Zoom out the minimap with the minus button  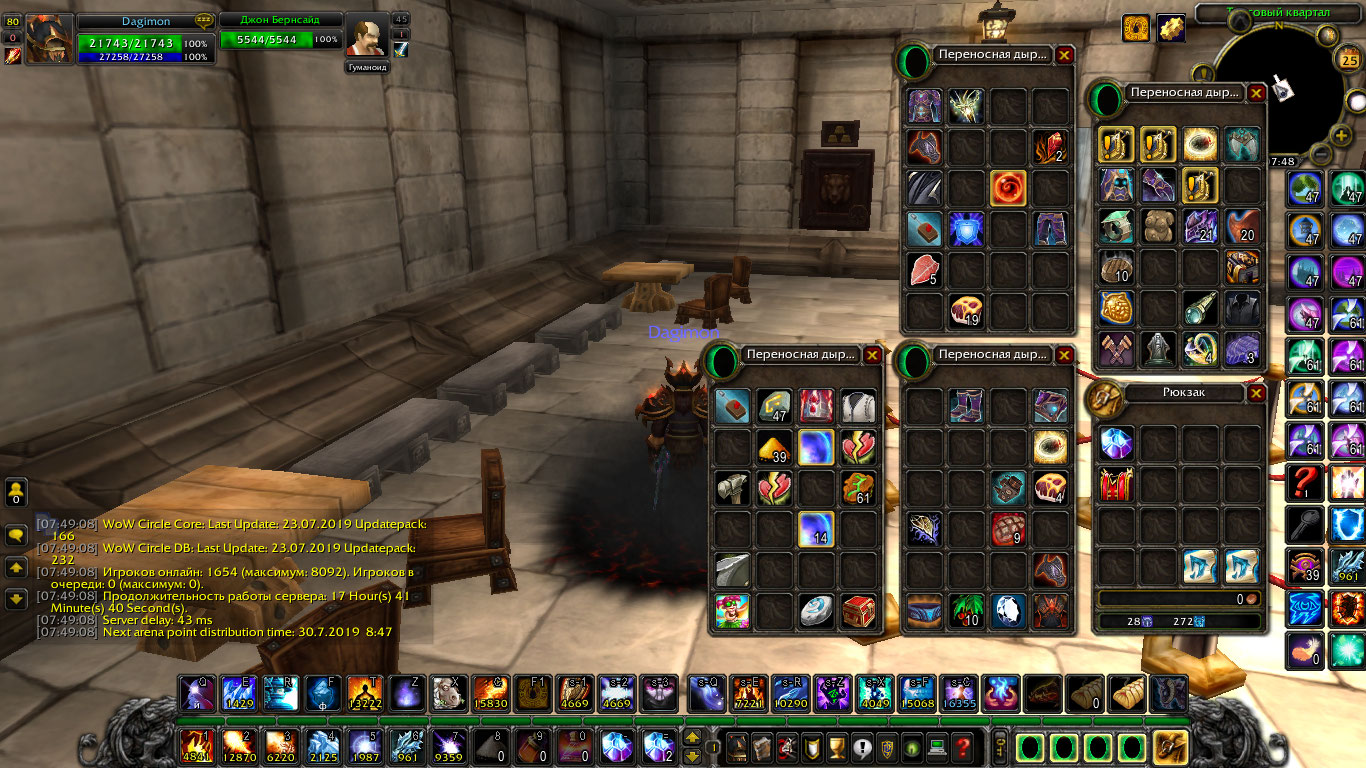[x=1320, y=155]
